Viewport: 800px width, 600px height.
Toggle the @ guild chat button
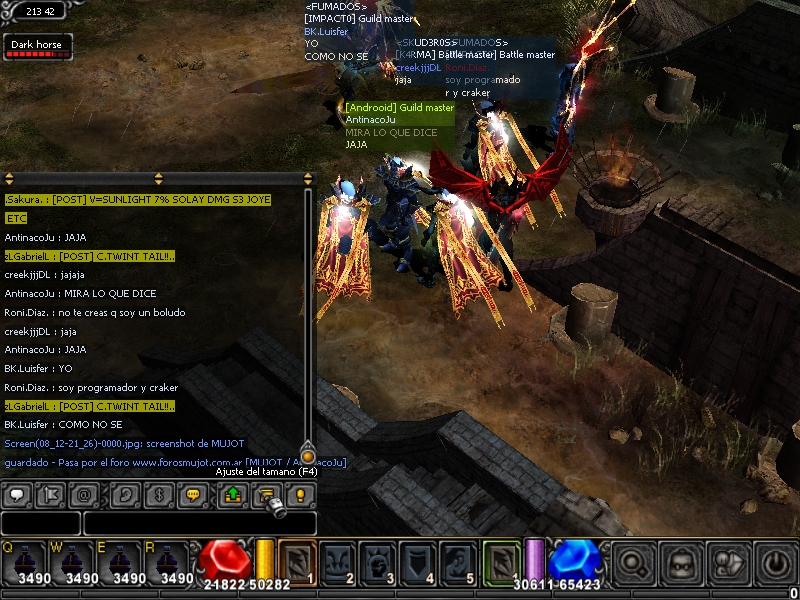coord(84,494)
